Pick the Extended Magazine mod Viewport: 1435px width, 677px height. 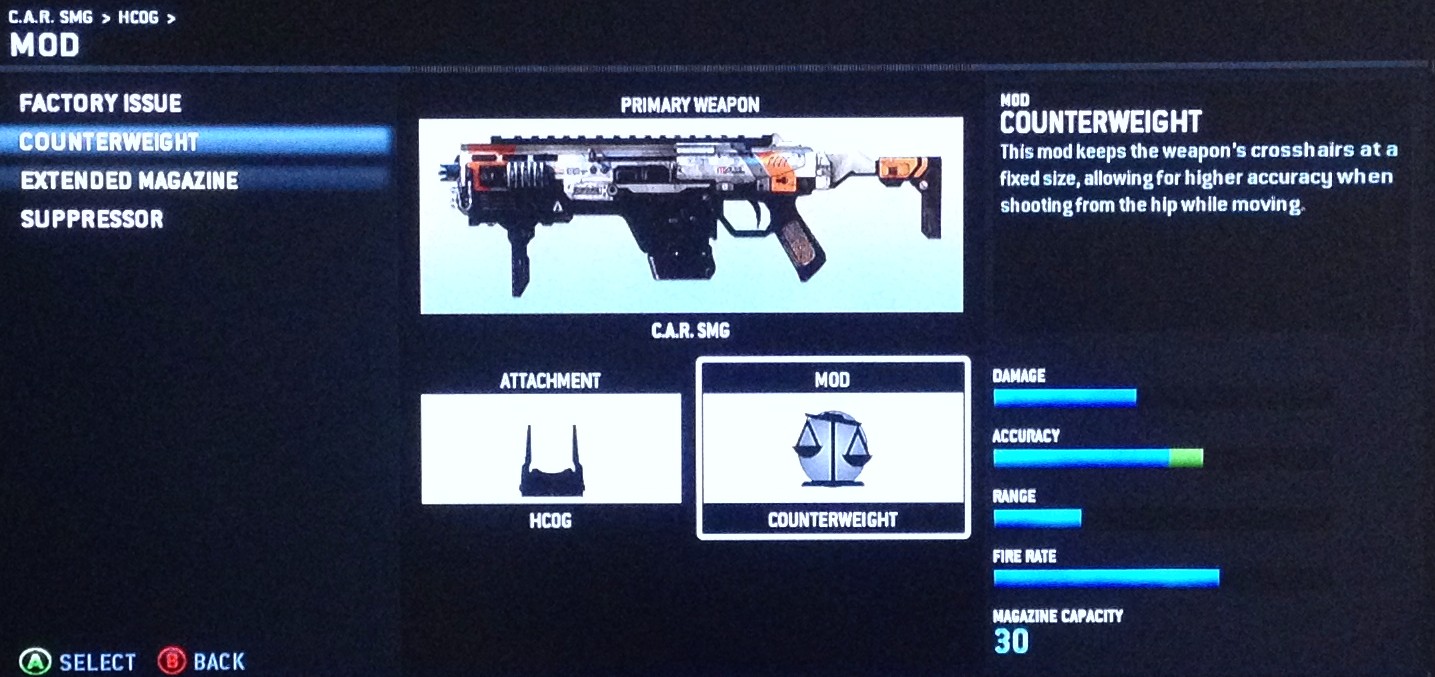(x=129, y=181)
